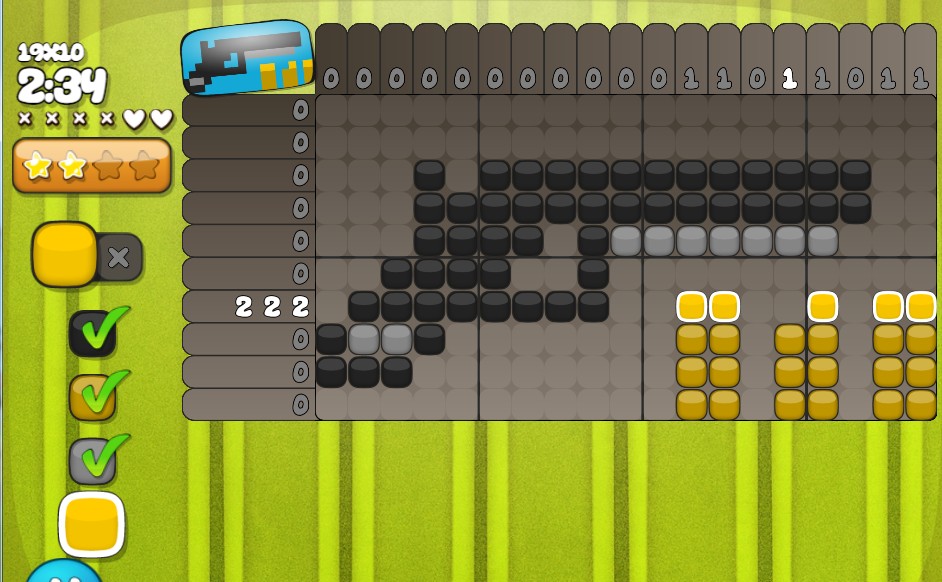This screenshot has height=582, width=942.
Task: Select the large yellow fill tool
Action: tap(65, 255)
